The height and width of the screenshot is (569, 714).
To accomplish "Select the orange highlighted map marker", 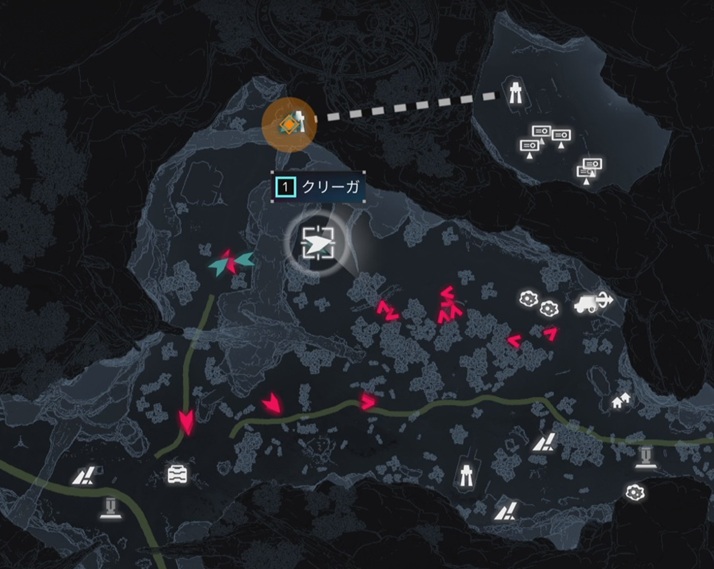I will coord(289,123).
